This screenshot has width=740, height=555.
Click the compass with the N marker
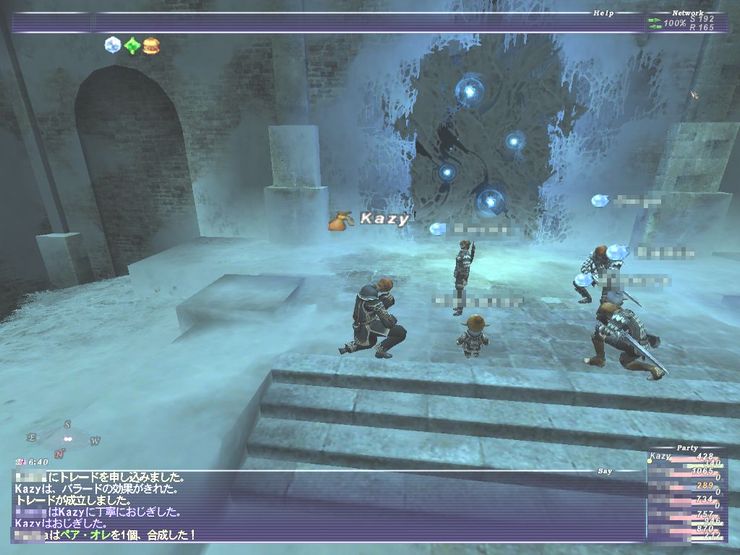coord(65,437)
